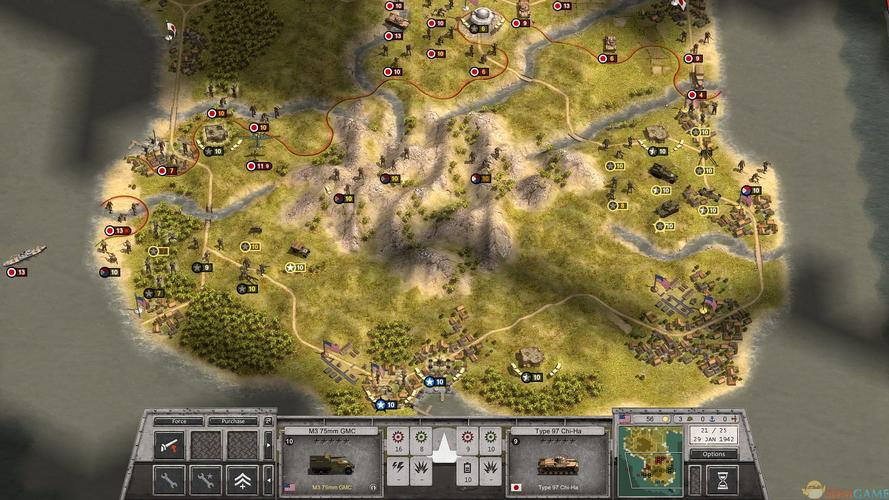
Task: Select the wrench with star action
Action: 205,478
